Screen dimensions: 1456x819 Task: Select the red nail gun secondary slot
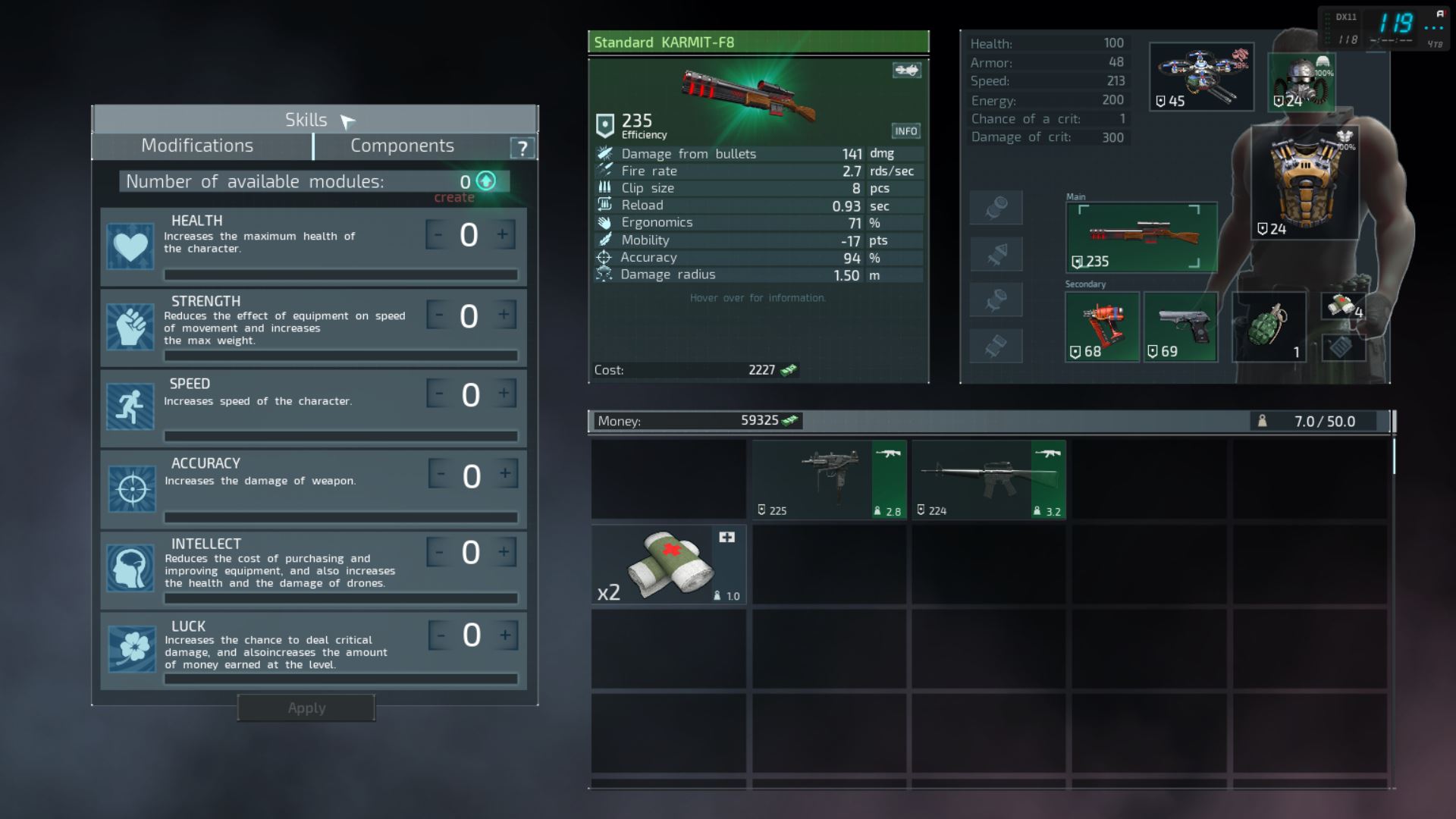coord(1102,327)
